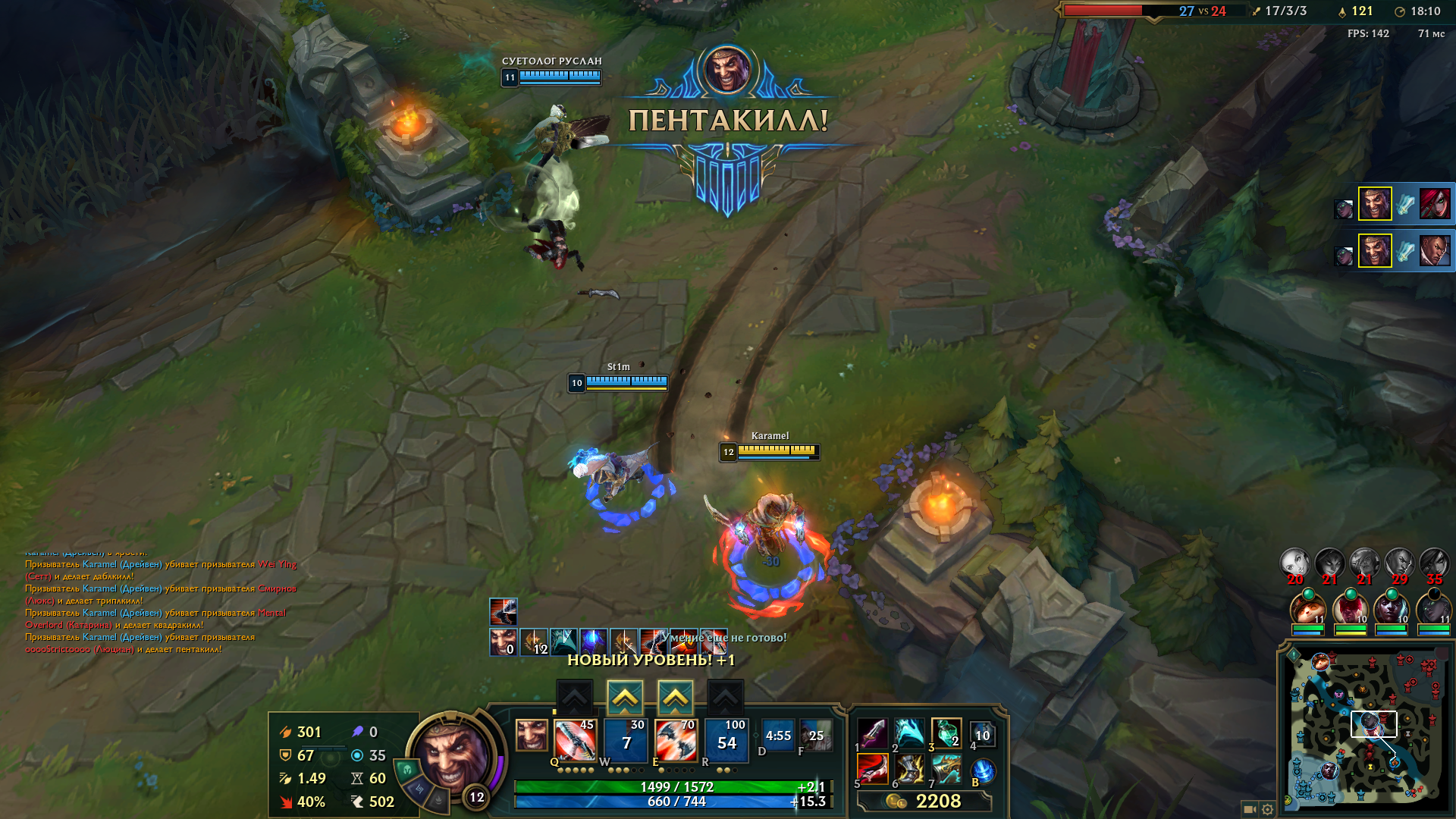The height and width of the screenshot is (819, 1456).
Task: Click the D summoner spell slot
Action: pyautogui.click(x=778, y=736)
